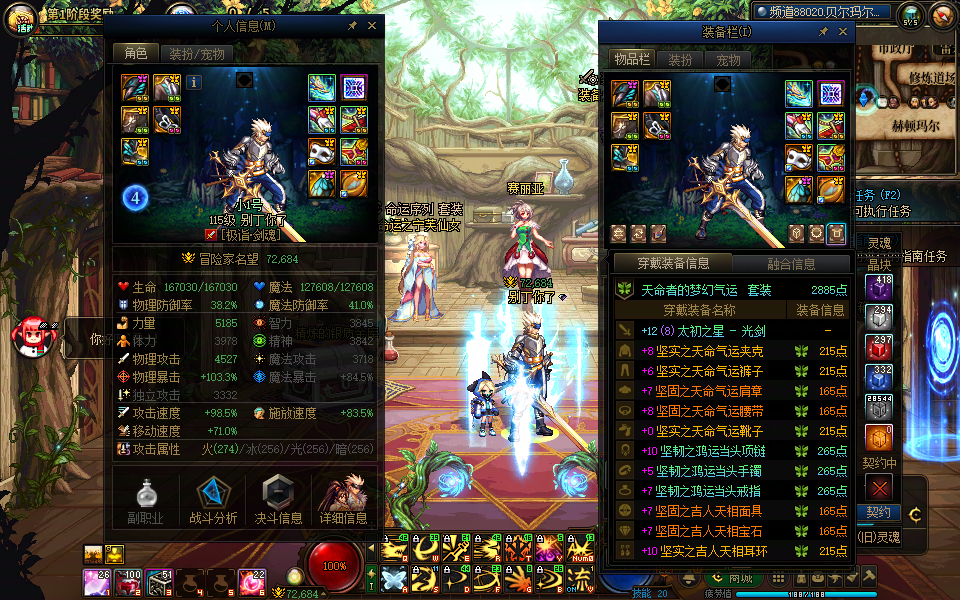This screenshot has height=600, width=960.
Task: Open 战斗分析 combat analysis
Action: [213, 501]
